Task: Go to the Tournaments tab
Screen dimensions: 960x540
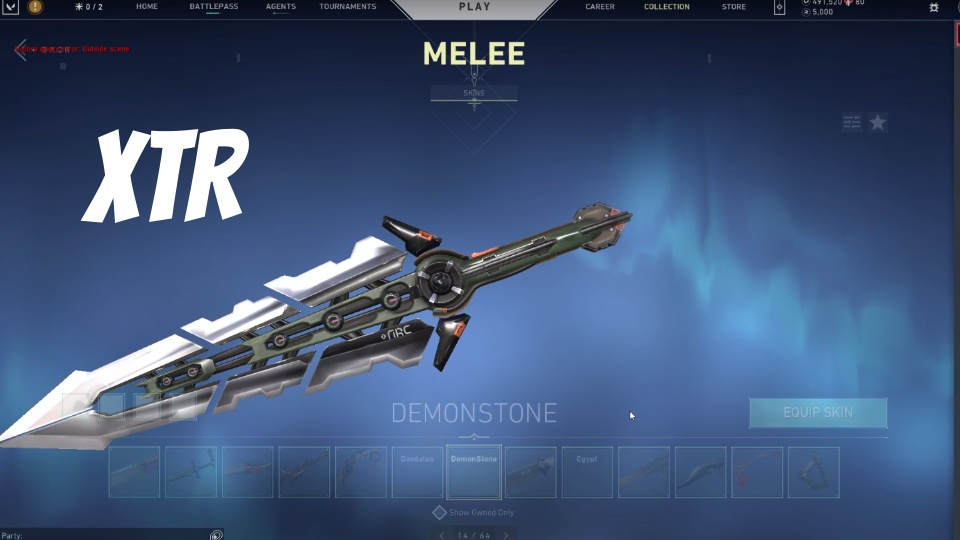Action: [x=348, y=7]
